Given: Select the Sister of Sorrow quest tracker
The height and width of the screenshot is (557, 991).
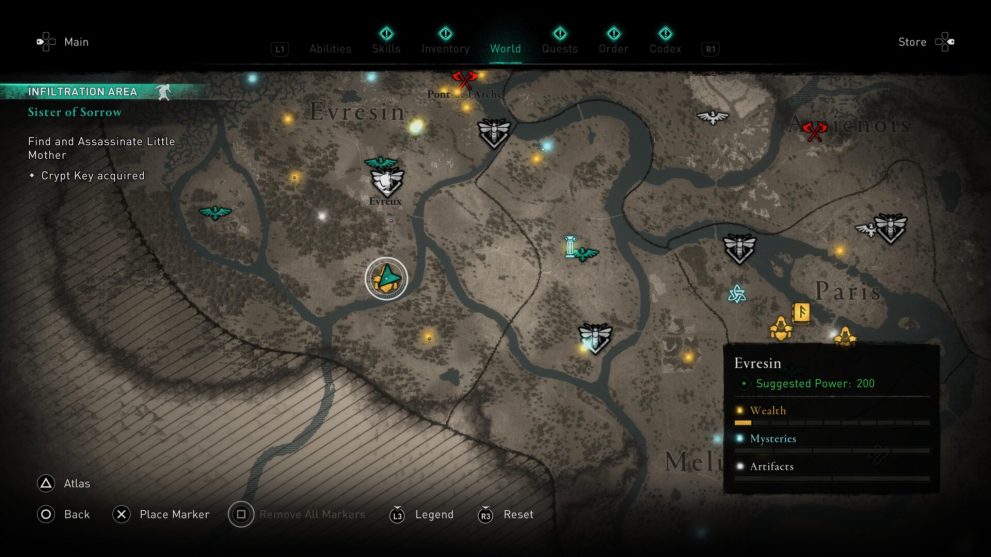Looking at the screenshot, I should (x=75, y=113).
